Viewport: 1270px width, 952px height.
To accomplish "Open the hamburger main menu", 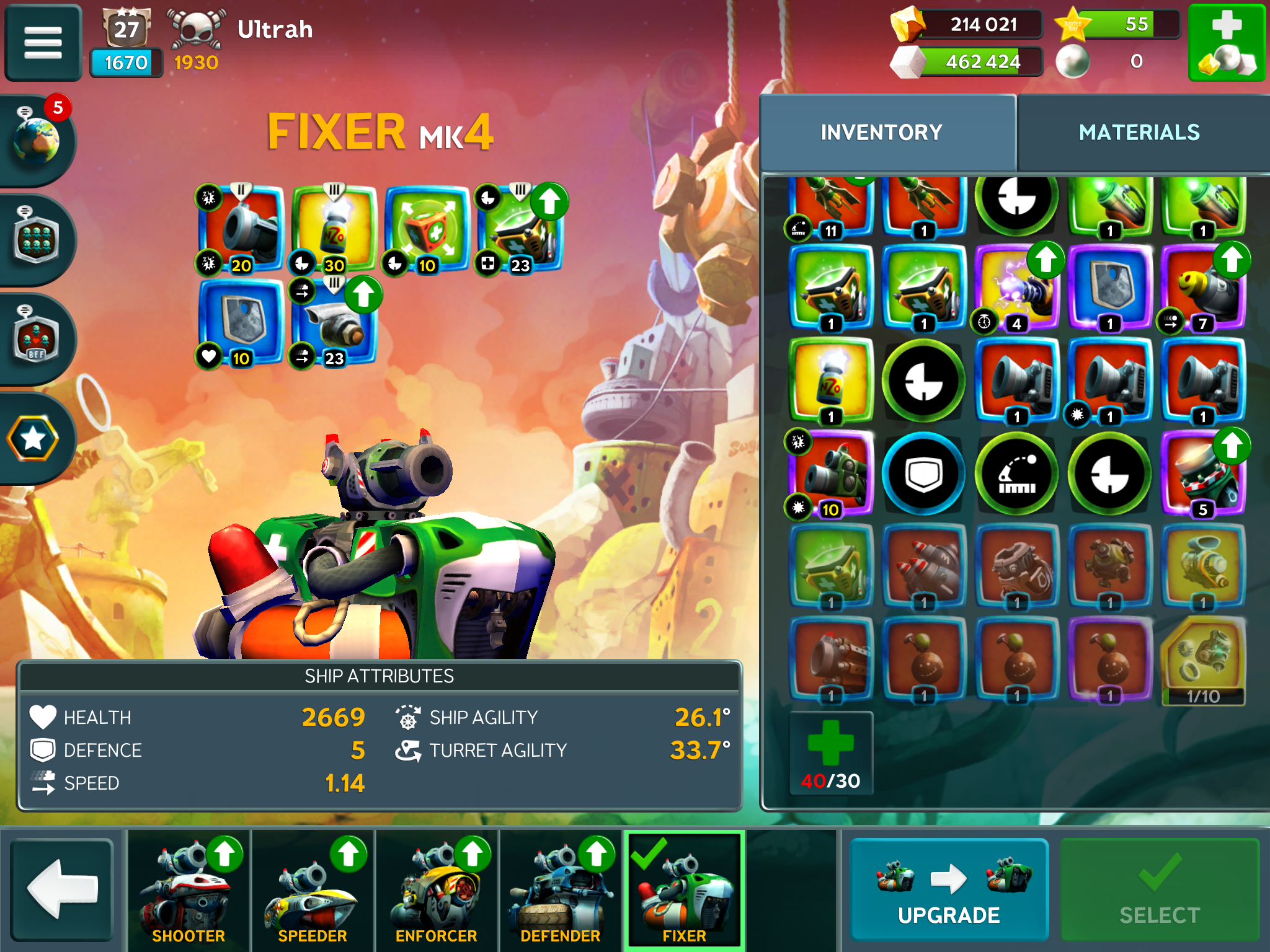I will [x=43, y=42].
